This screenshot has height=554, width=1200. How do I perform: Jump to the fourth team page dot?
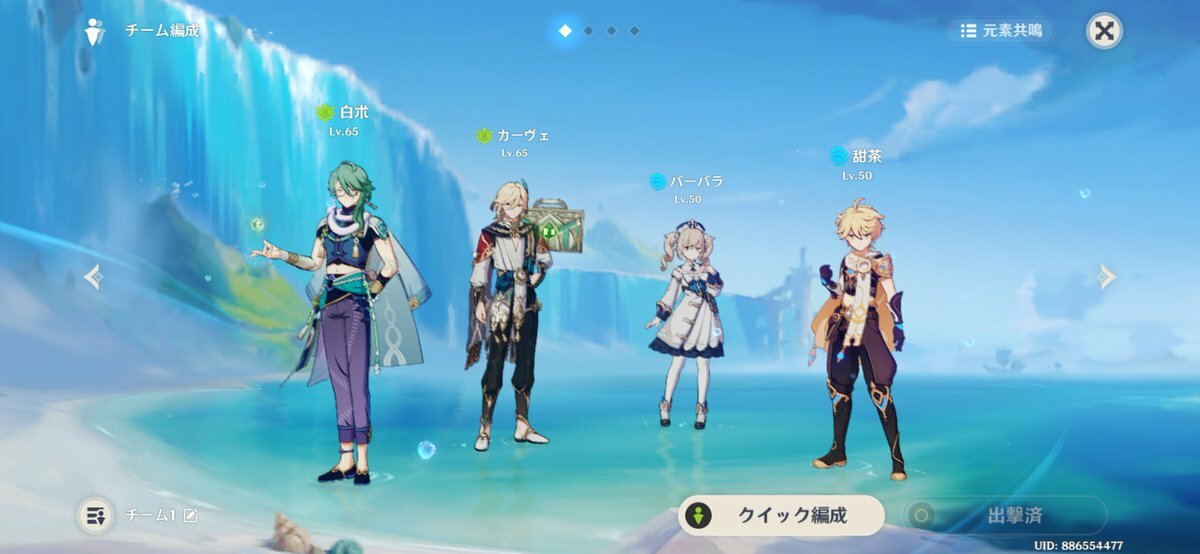click(x=634, y=31)
